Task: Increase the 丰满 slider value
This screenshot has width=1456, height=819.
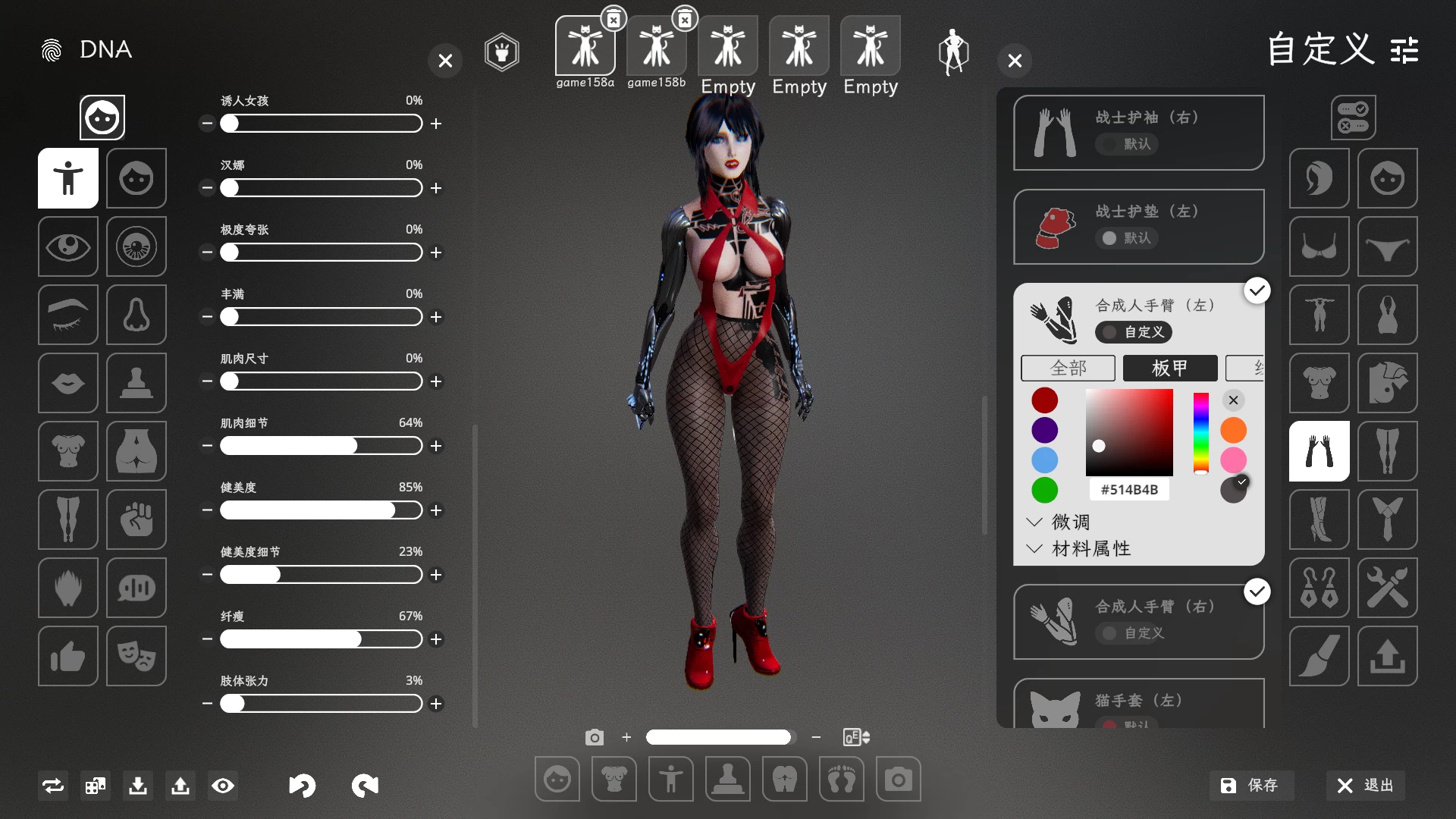Action: coord(436,317)
